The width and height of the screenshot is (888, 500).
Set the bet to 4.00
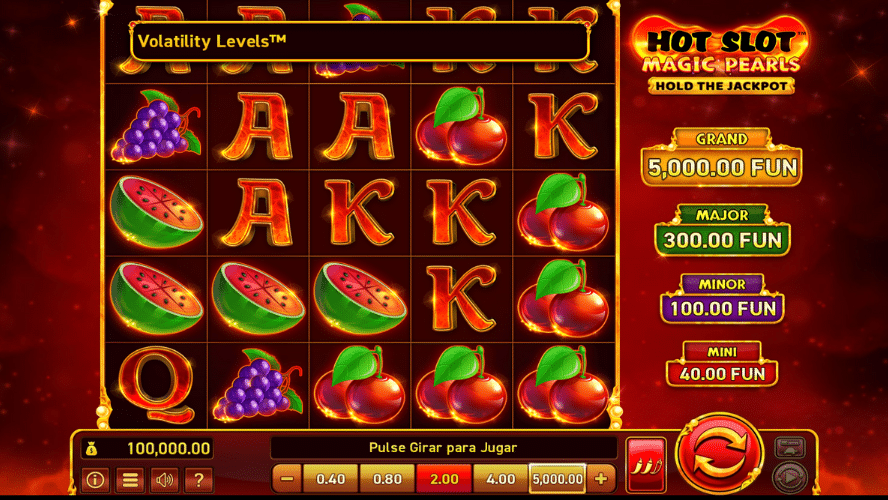(500, 479)
